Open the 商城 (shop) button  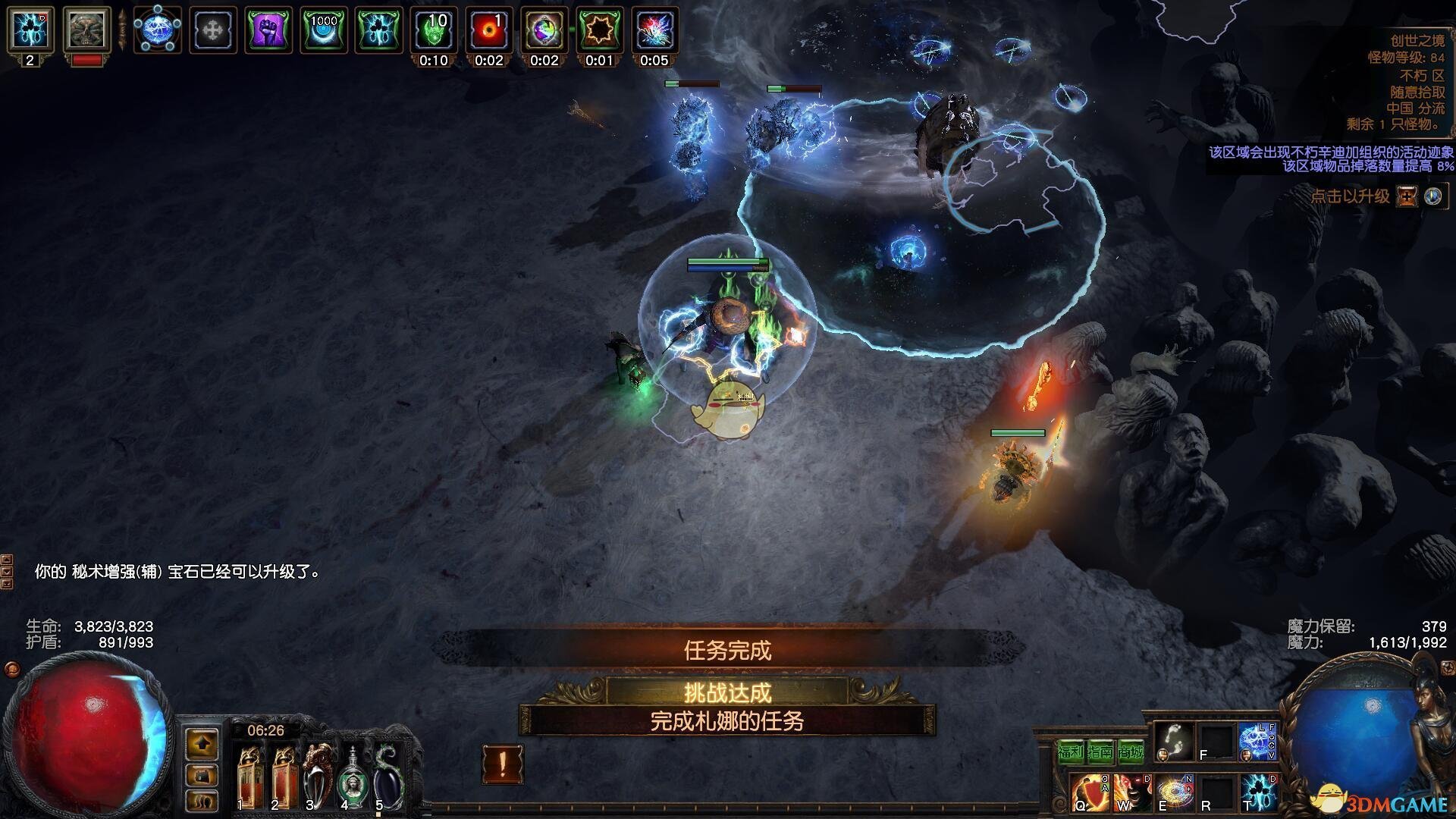click(x=1130, y=752)
